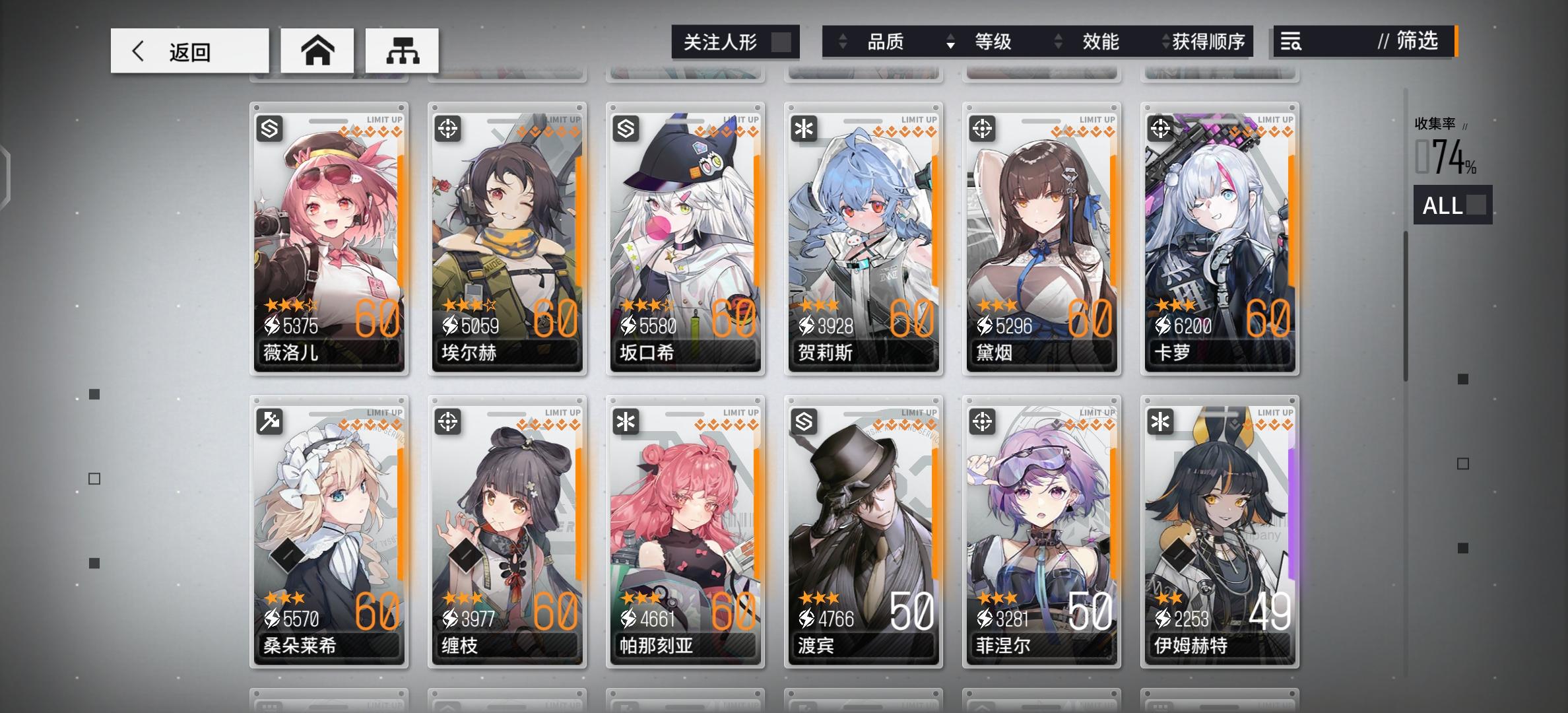
Task: Enable the 关注人形 checkbox
Action: coord(781,42)
